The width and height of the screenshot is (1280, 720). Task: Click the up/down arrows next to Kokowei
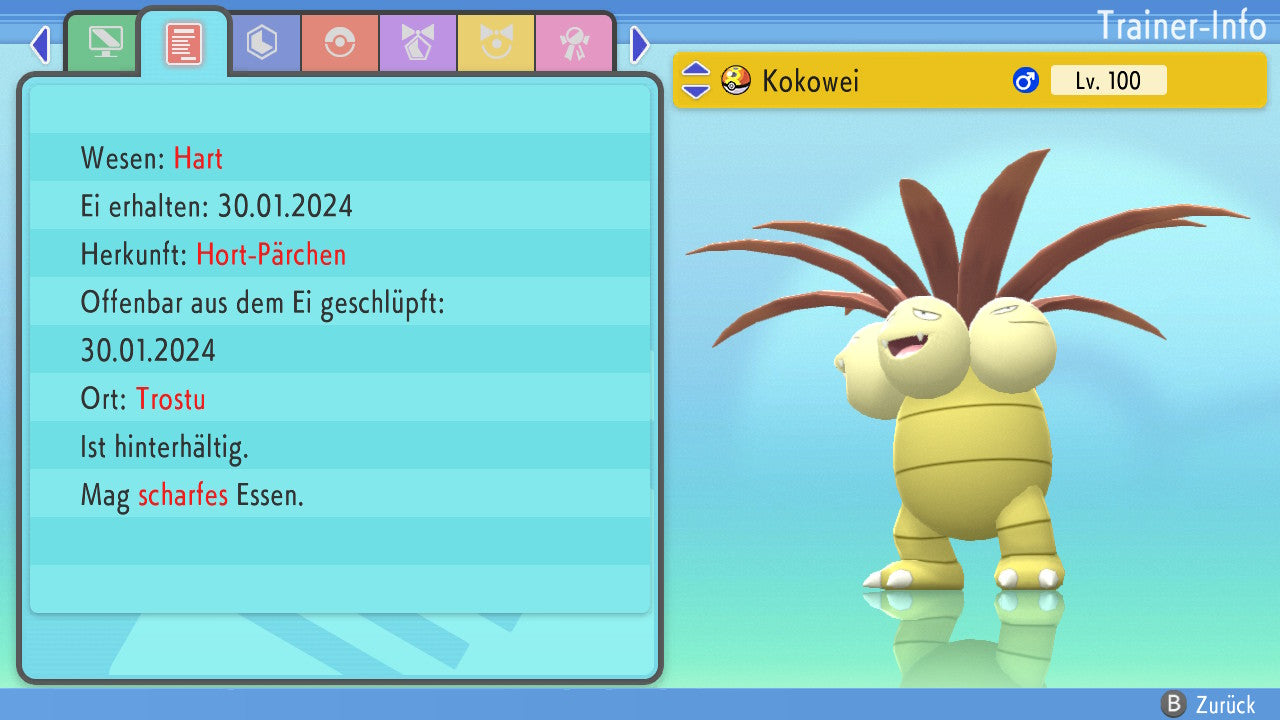pyautogui.click(x=696, y=80)
